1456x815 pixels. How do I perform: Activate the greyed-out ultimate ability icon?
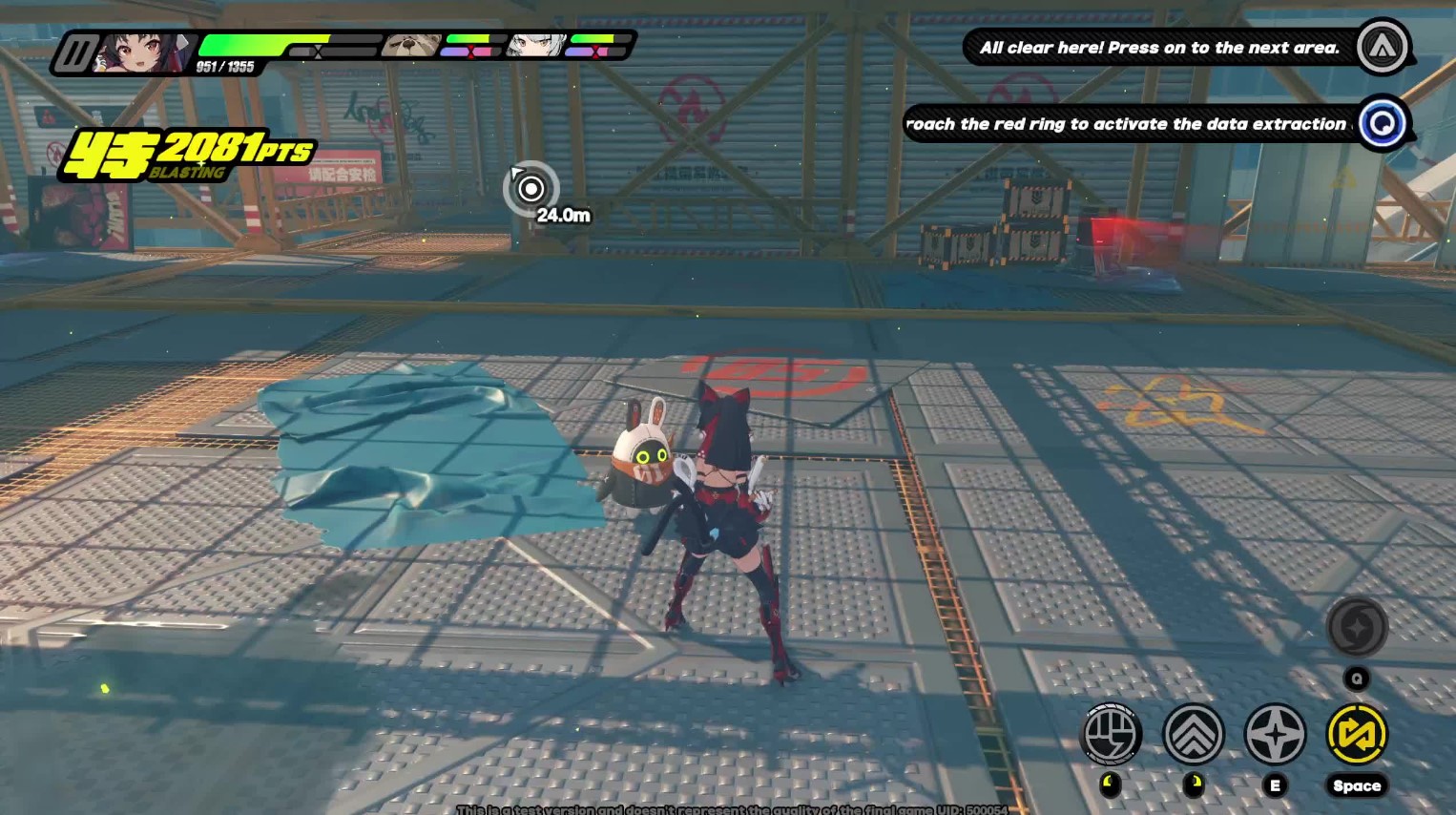(x=1357, y=627)
